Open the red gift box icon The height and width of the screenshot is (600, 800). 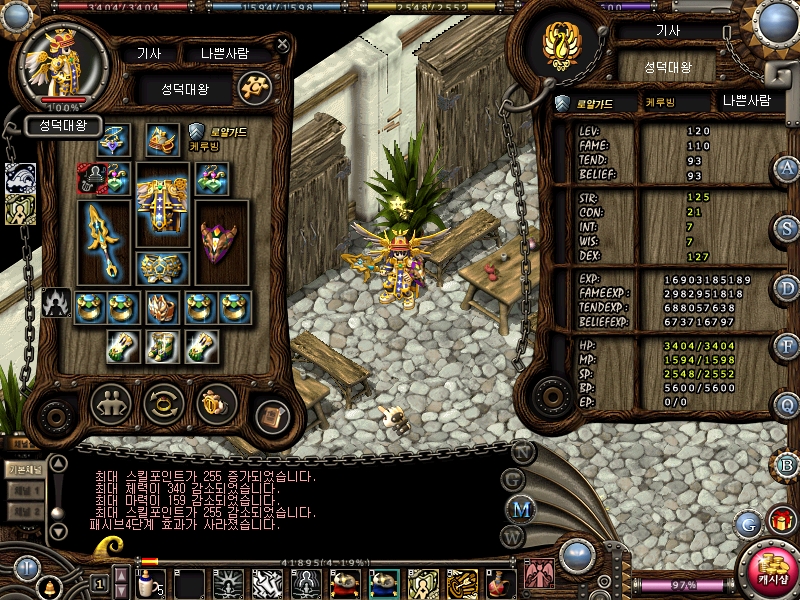click(x=778, y=520)
